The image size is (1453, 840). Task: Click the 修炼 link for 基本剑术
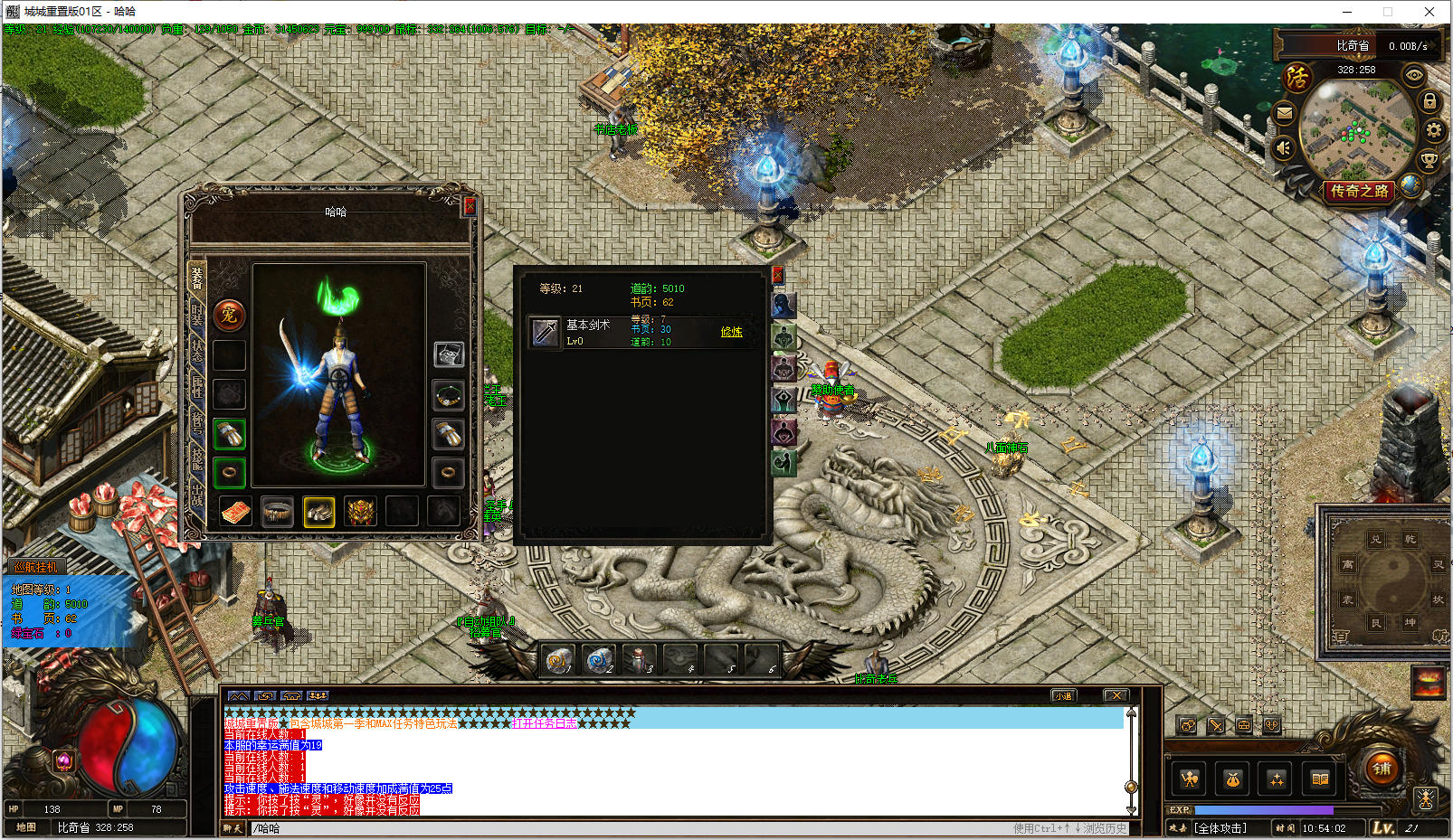[731, 332]
